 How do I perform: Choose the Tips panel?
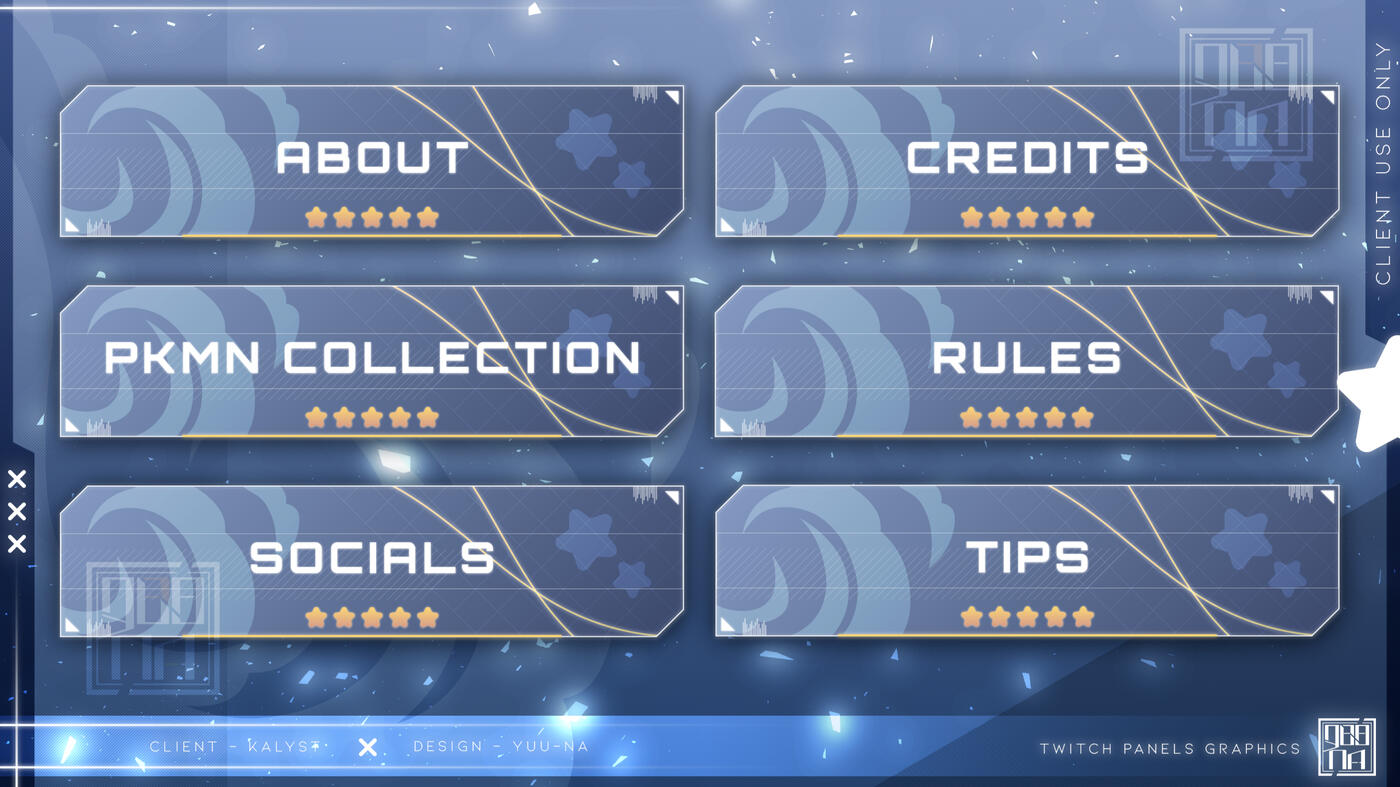pos(1026,561)
